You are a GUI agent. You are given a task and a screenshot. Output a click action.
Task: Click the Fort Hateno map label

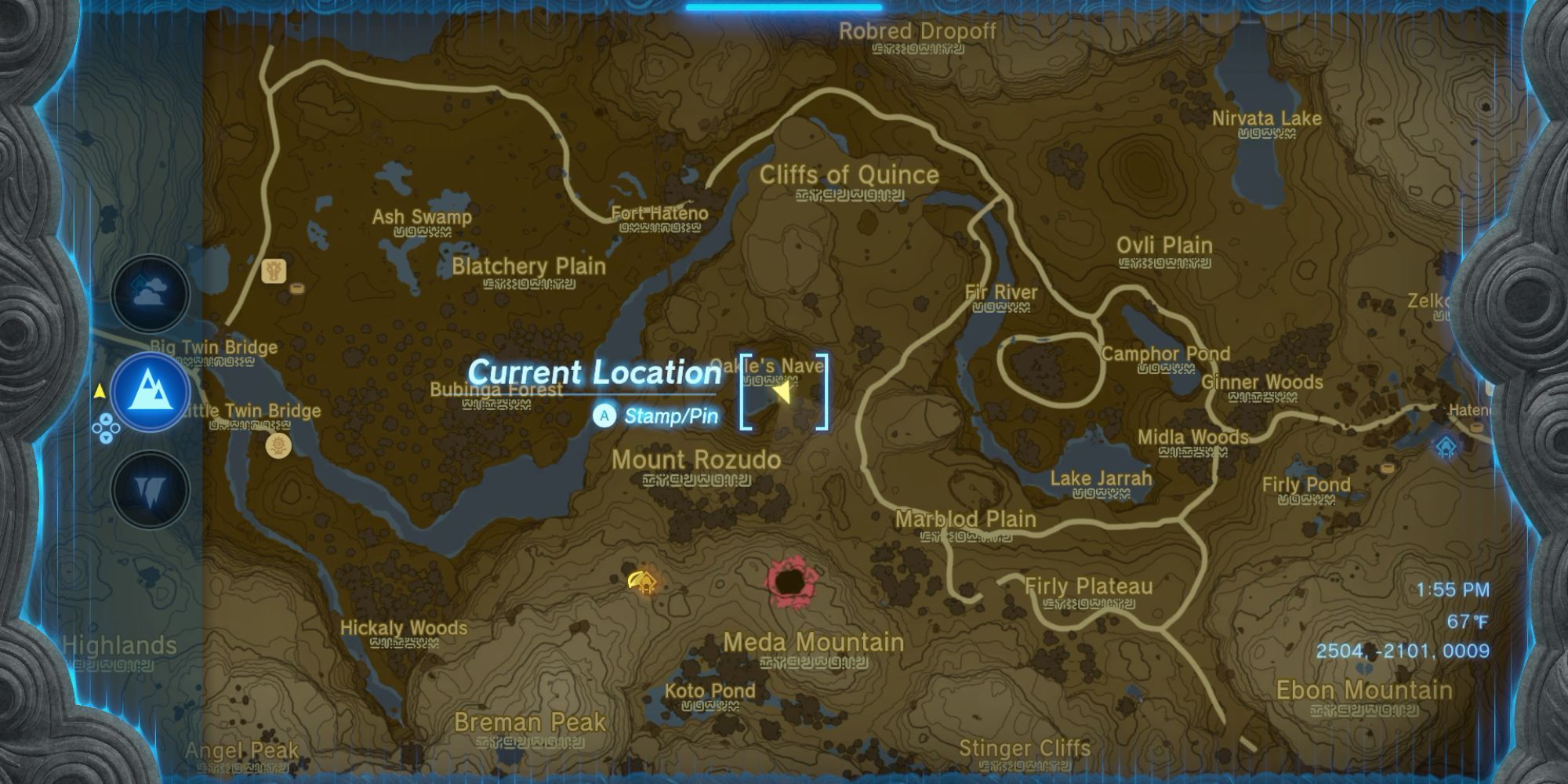659,213
